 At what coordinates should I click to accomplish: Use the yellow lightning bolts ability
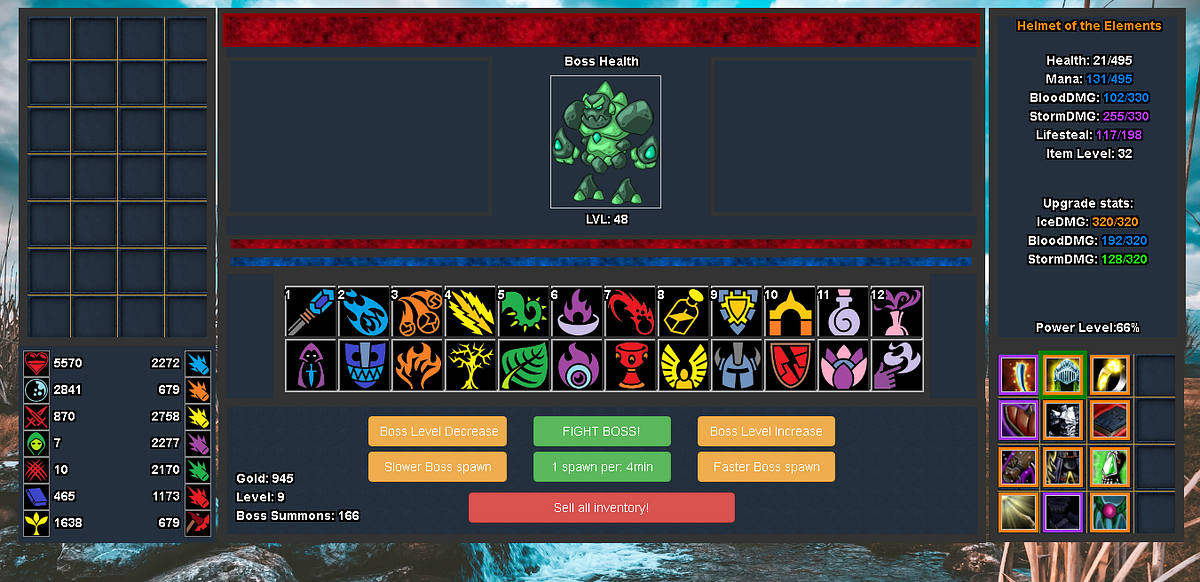click(470, 312)
